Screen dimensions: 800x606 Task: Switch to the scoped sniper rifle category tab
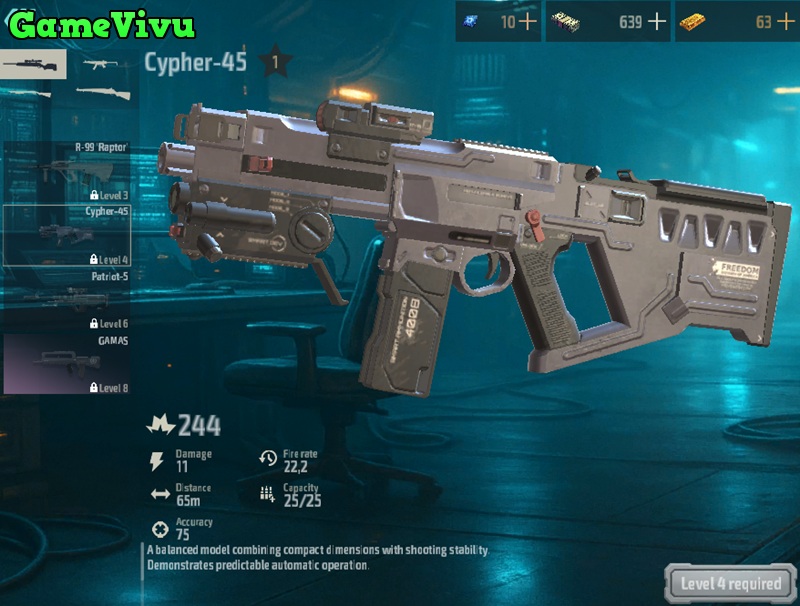coord(32,65)
